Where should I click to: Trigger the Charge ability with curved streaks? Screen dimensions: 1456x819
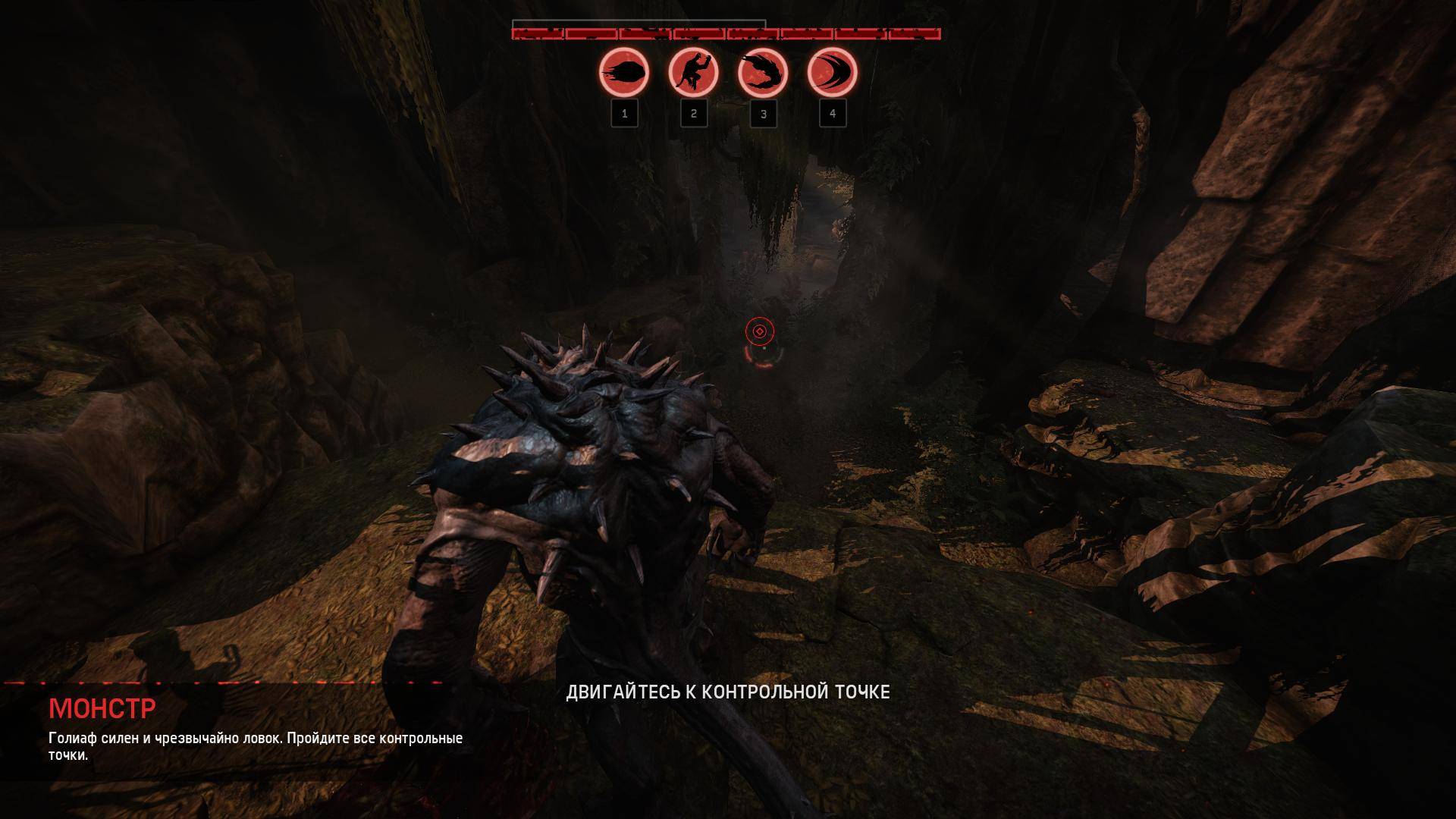pyautogui.click(x=832, y=74)
